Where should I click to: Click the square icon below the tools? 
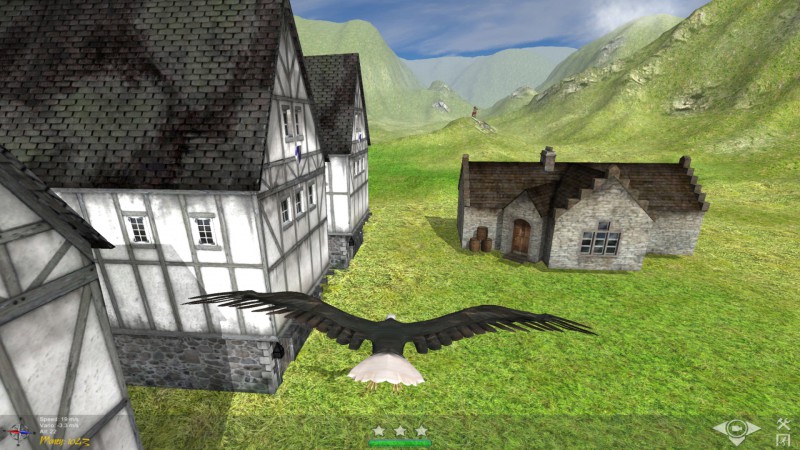point(783,439)
